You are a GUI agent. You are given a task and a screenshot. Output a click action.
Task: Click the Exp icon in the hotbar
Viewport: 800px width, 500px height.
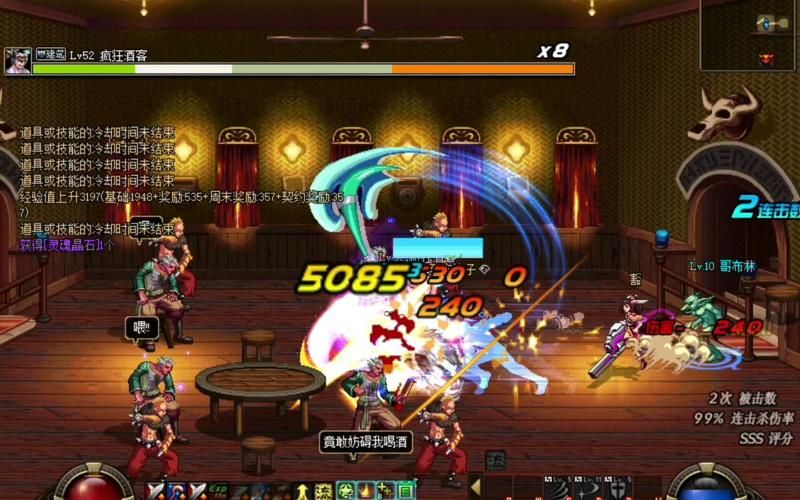[x=219, y=491]
